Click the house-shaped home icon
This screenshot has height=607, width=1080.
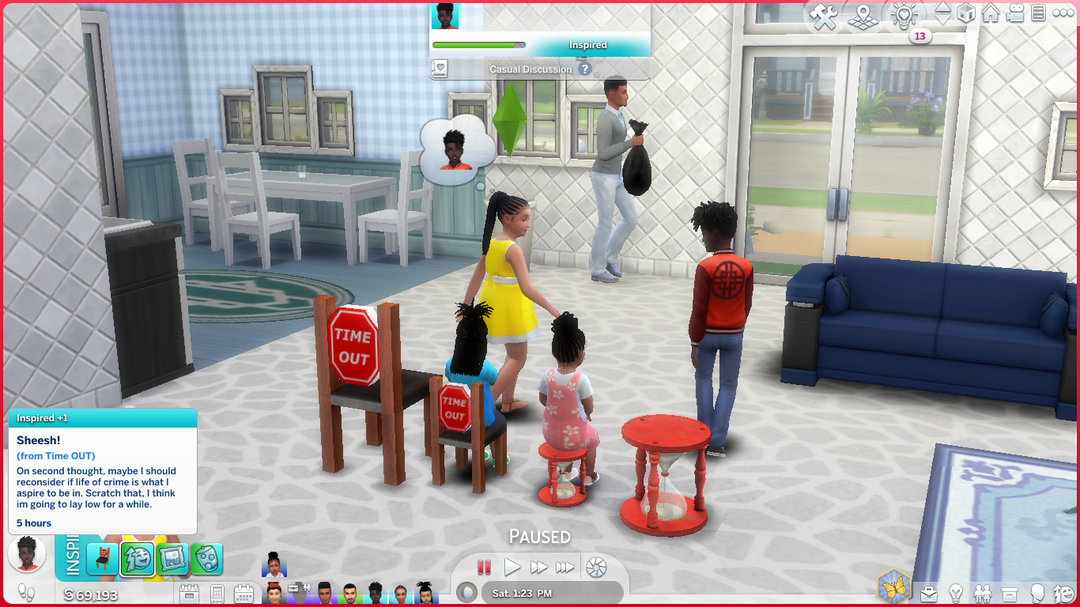click(x=990, y=14)
